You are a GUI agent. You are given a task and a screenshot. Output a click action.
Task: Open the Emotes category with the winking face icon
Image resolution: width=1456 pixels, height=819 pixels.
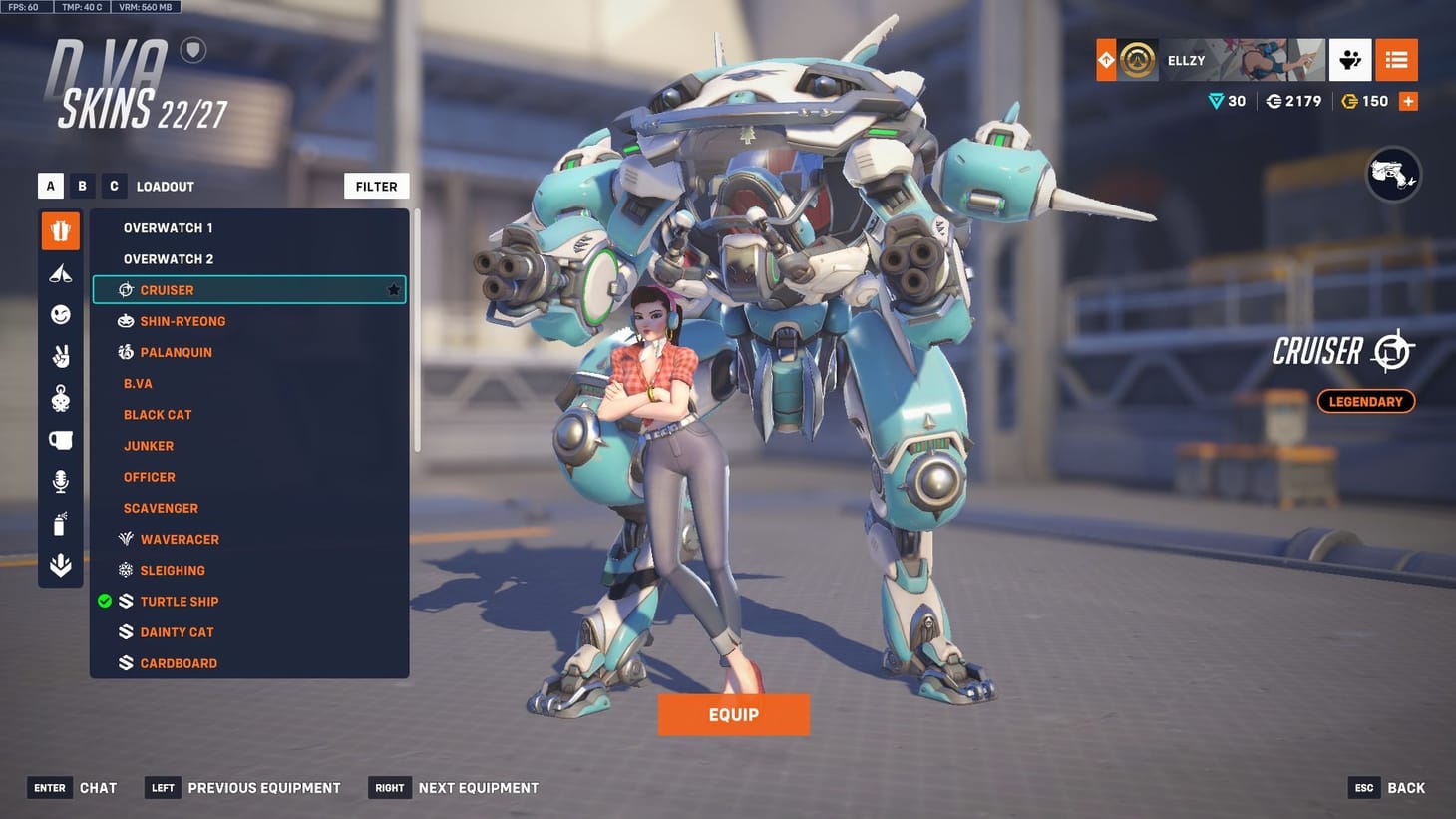click(x=60, y=314)
